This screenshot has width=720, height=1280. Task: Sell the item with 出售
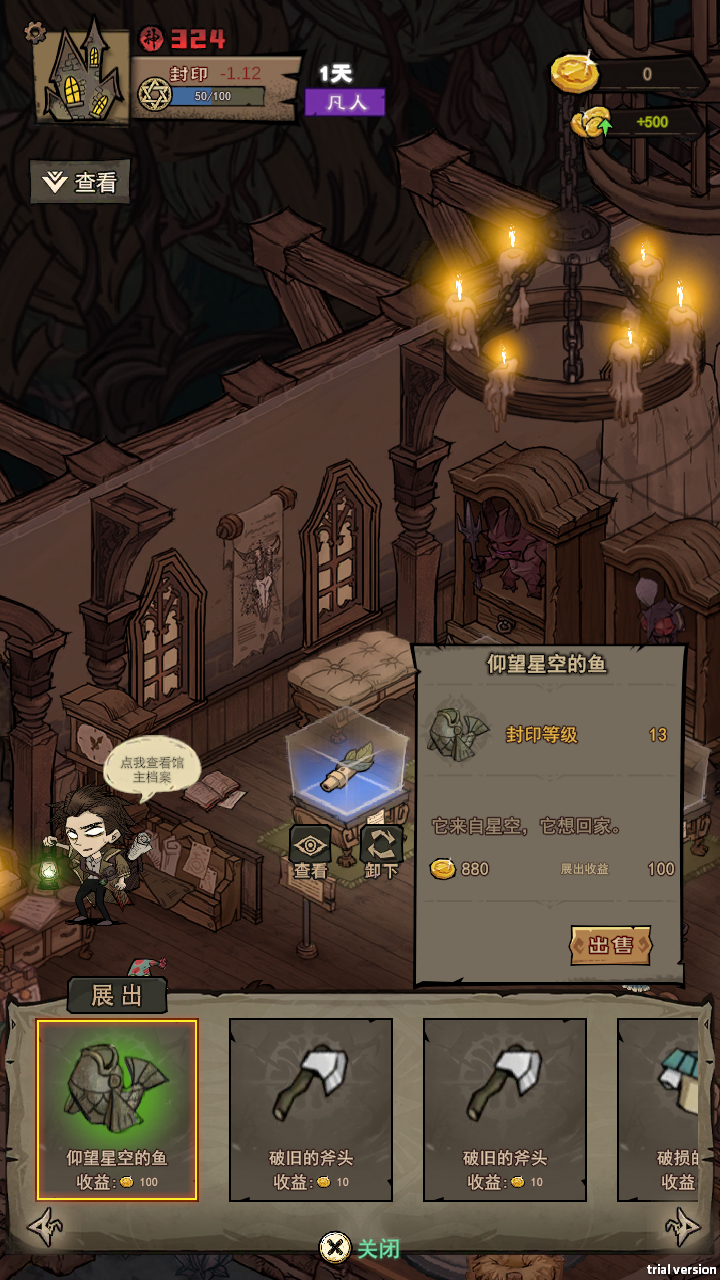pos(610,945)
